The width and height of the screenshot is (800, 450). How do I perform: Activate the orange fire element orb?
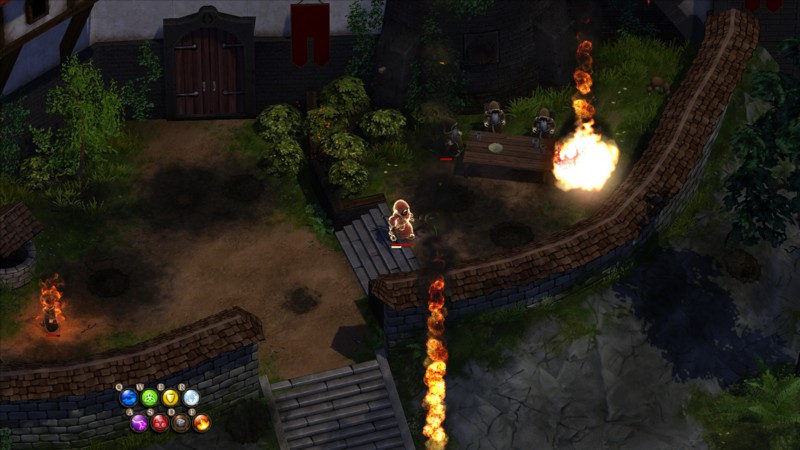[x=202, y=422]
